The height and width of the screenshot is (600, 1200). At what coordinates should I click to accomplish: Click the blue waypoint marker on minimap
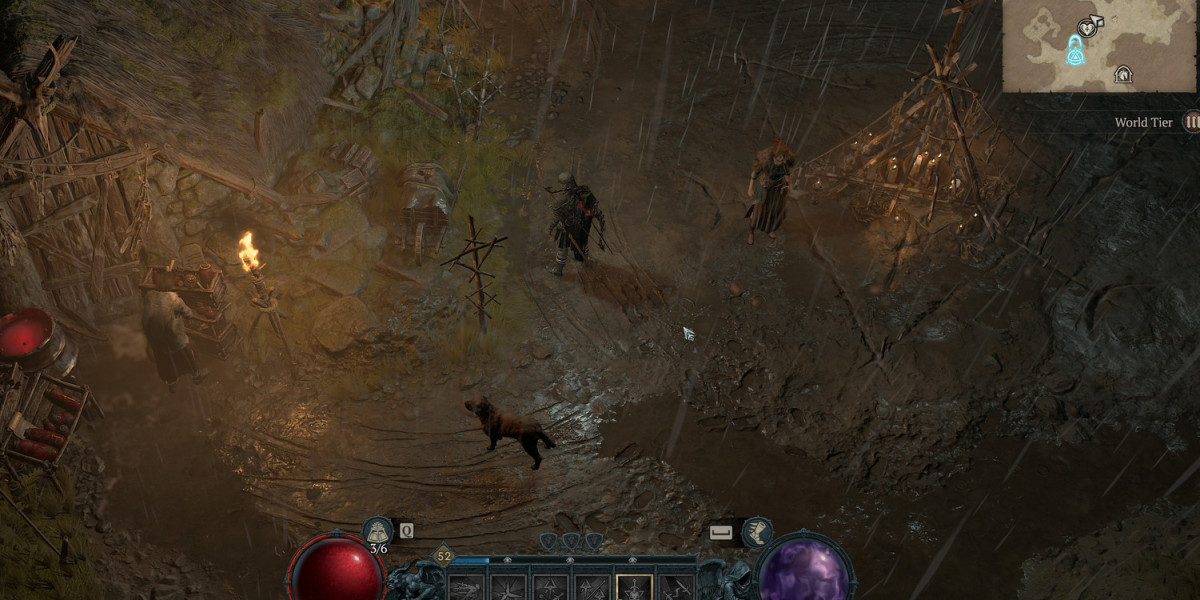tap(1077, 48)
